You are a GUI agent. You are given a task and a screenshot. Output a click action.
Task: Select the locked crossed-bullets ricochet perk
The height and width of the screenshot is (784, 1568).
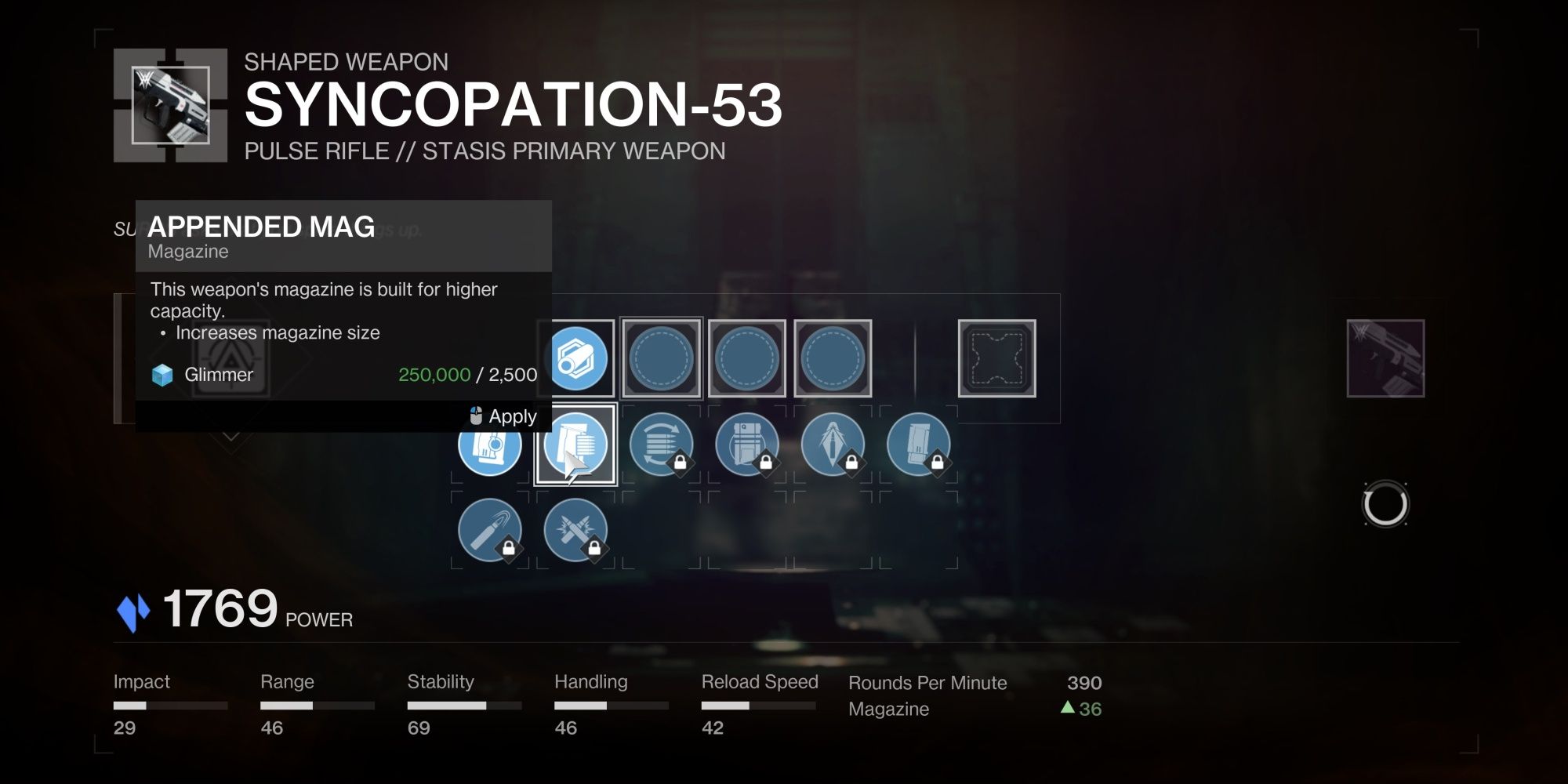(x=577, y=530)
